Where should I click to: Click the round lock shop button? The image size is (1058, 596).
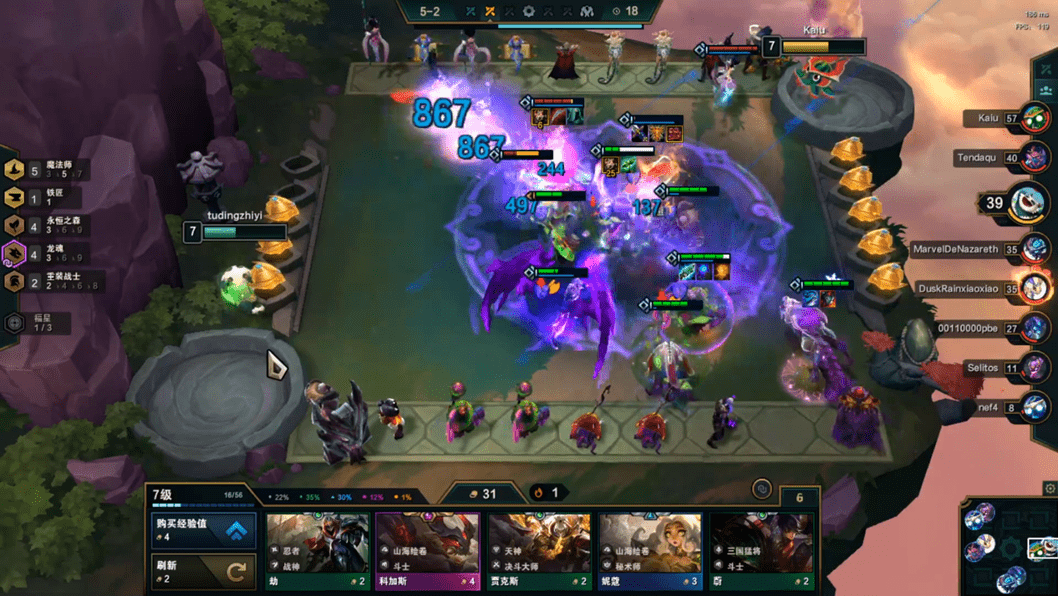(762, 489)
